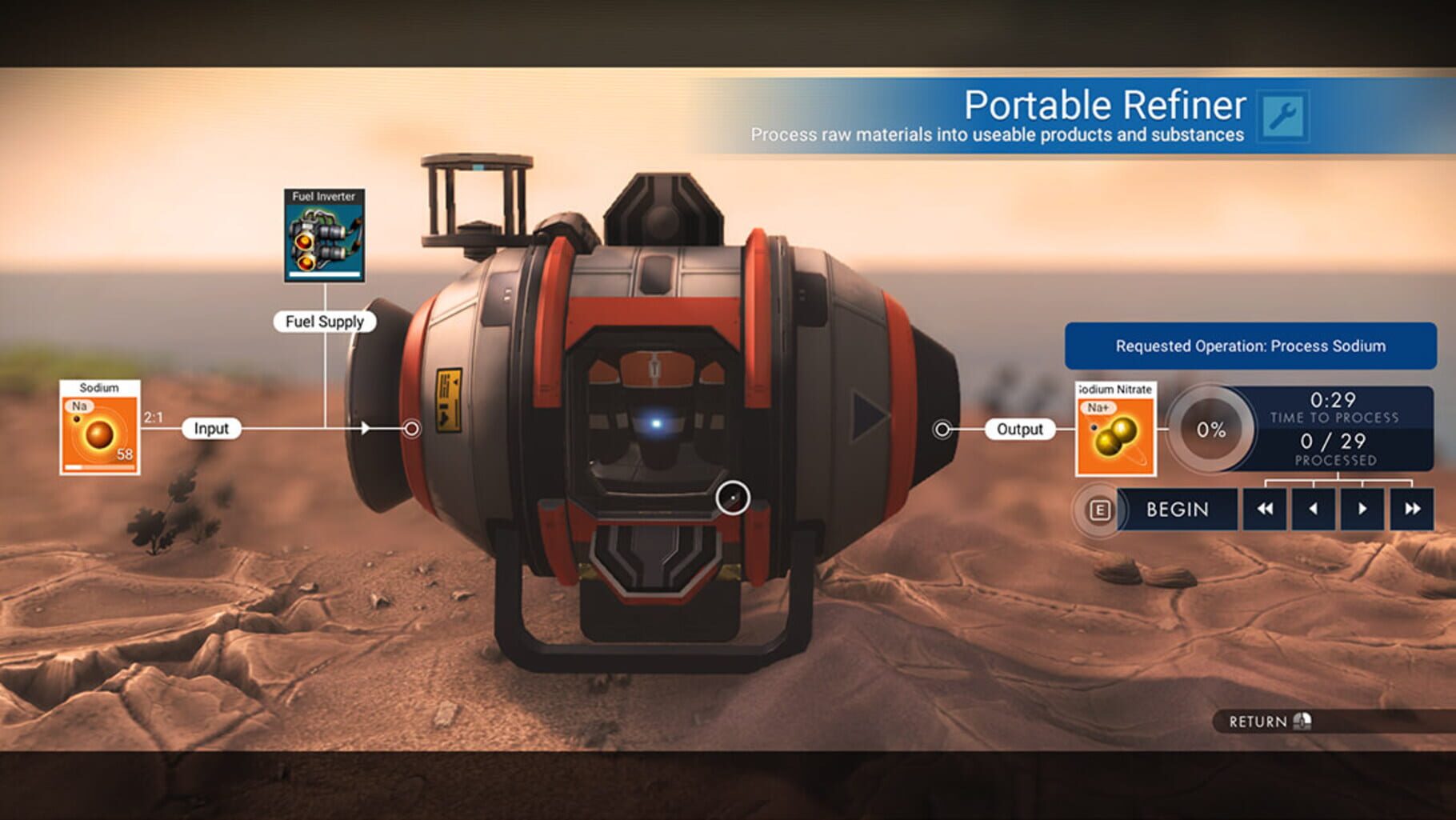Expand the Fuel Supply connection label
This screenshot has width=1456, height=820.
[324, 321]
